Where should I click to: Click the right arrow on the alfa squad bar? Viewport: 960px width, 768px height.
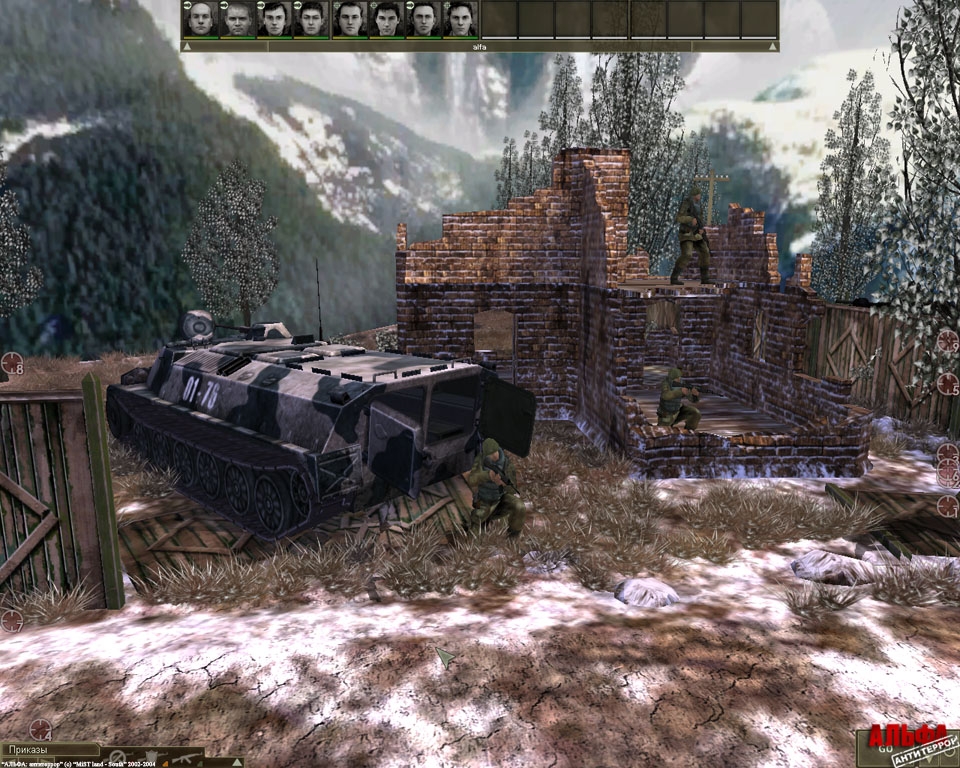(x=772, y=46)
